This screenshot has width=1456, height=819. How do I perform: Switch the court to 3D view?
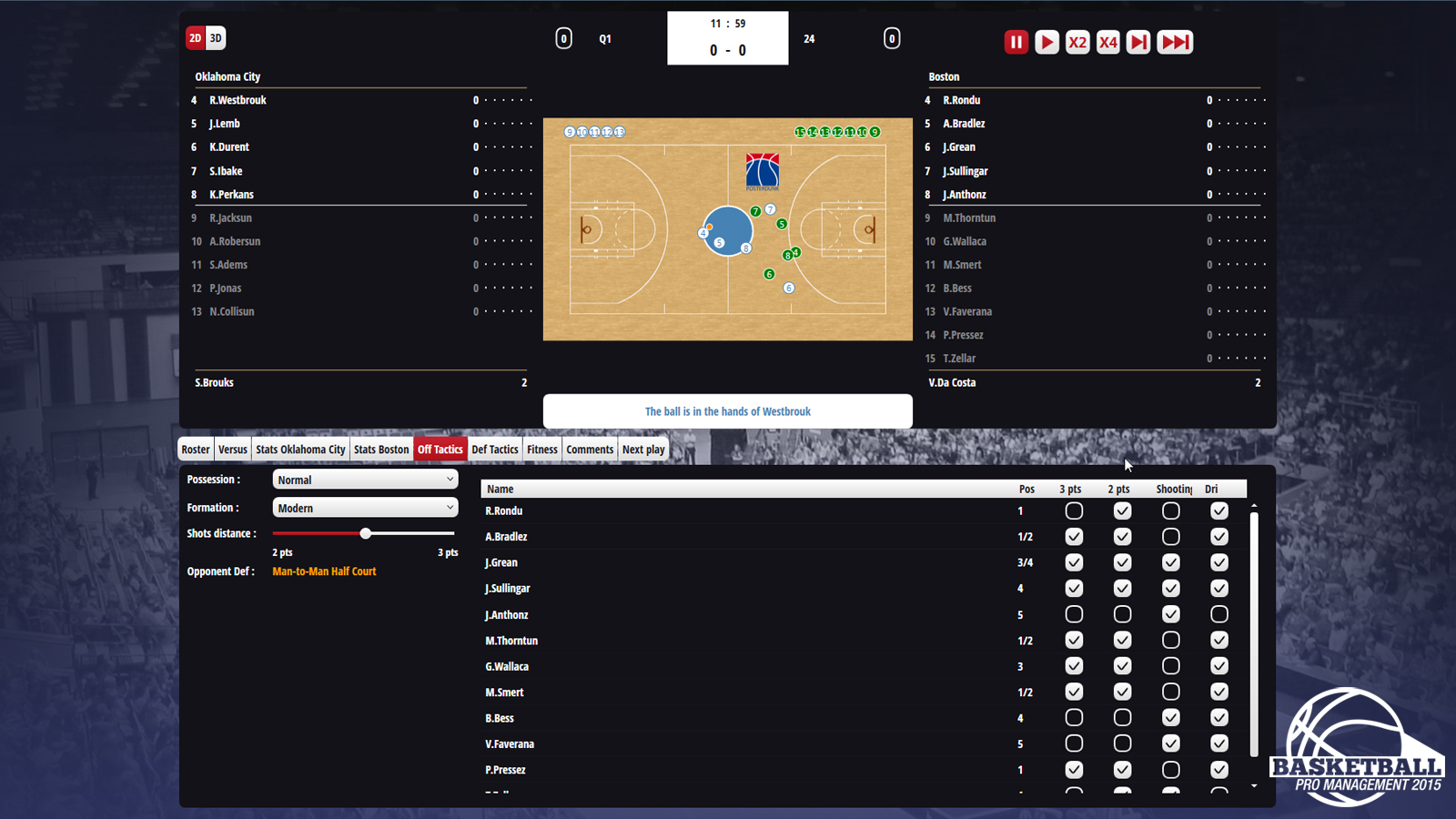pyautogui.click(x=216, y=38)
